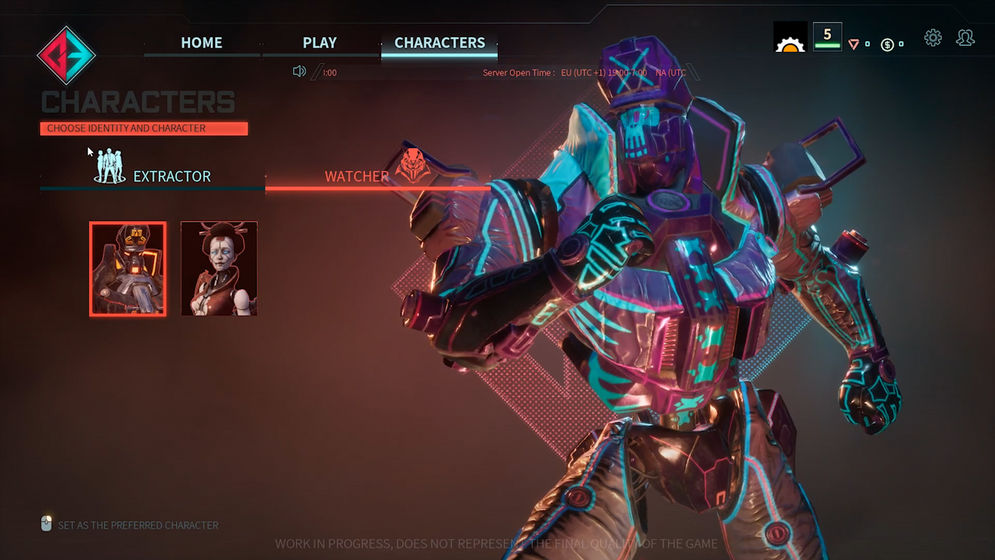Go to the HOME tab
The height and width of the screenshot is (560, 995).
click(201, 43)
